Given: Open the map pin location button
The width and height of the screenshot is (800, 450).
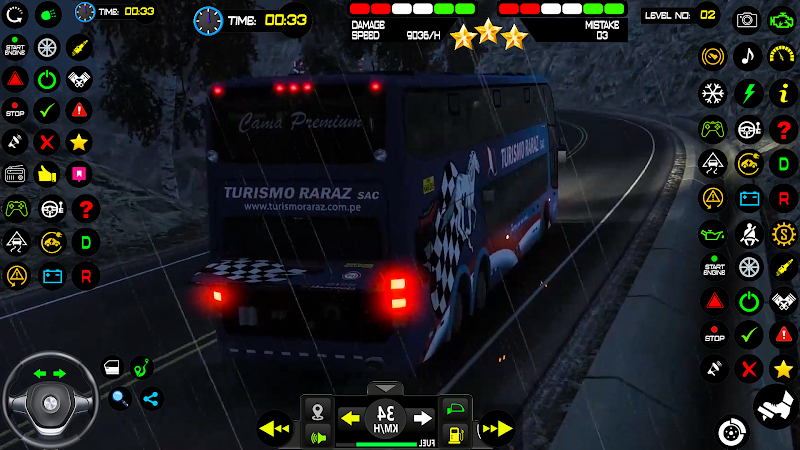Looking at the screenshot, I should [319, 410].
